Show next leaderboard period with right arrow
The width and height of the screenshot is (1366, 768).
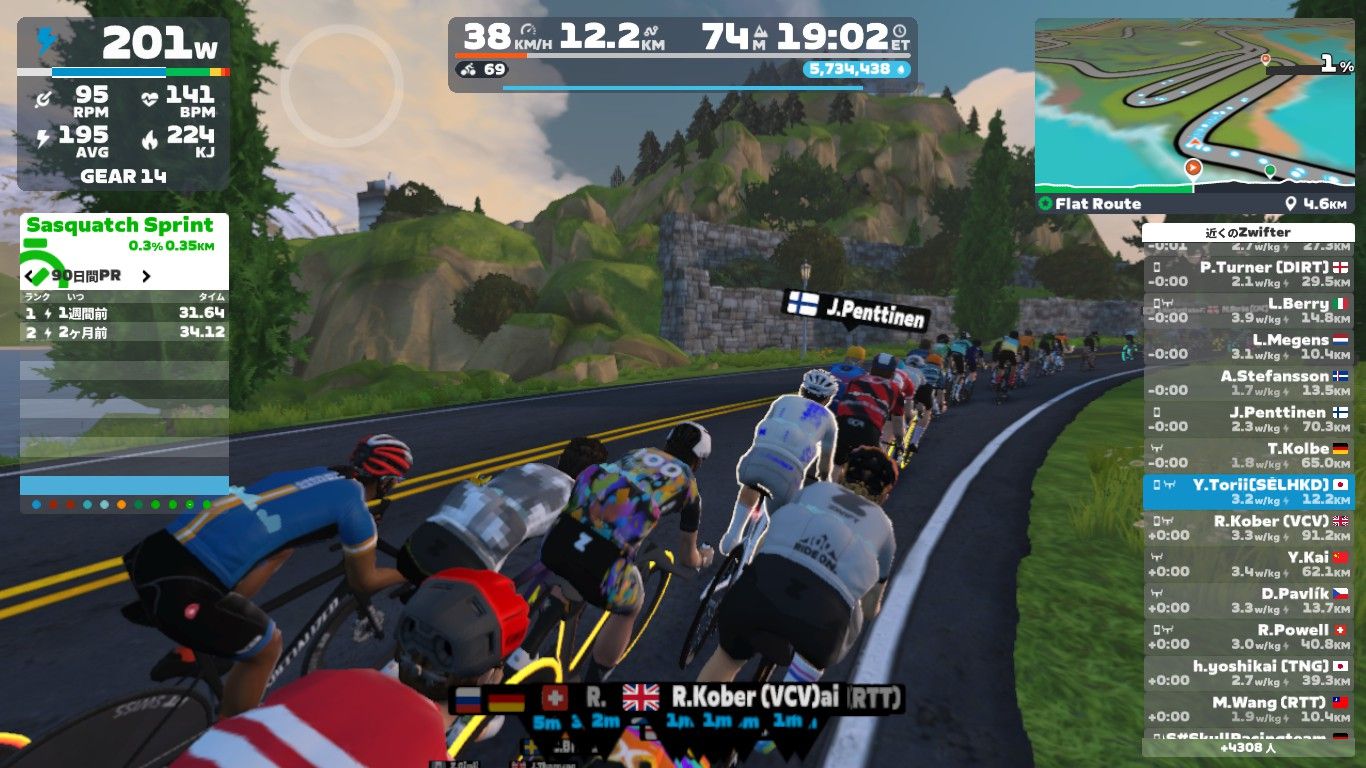146,276
